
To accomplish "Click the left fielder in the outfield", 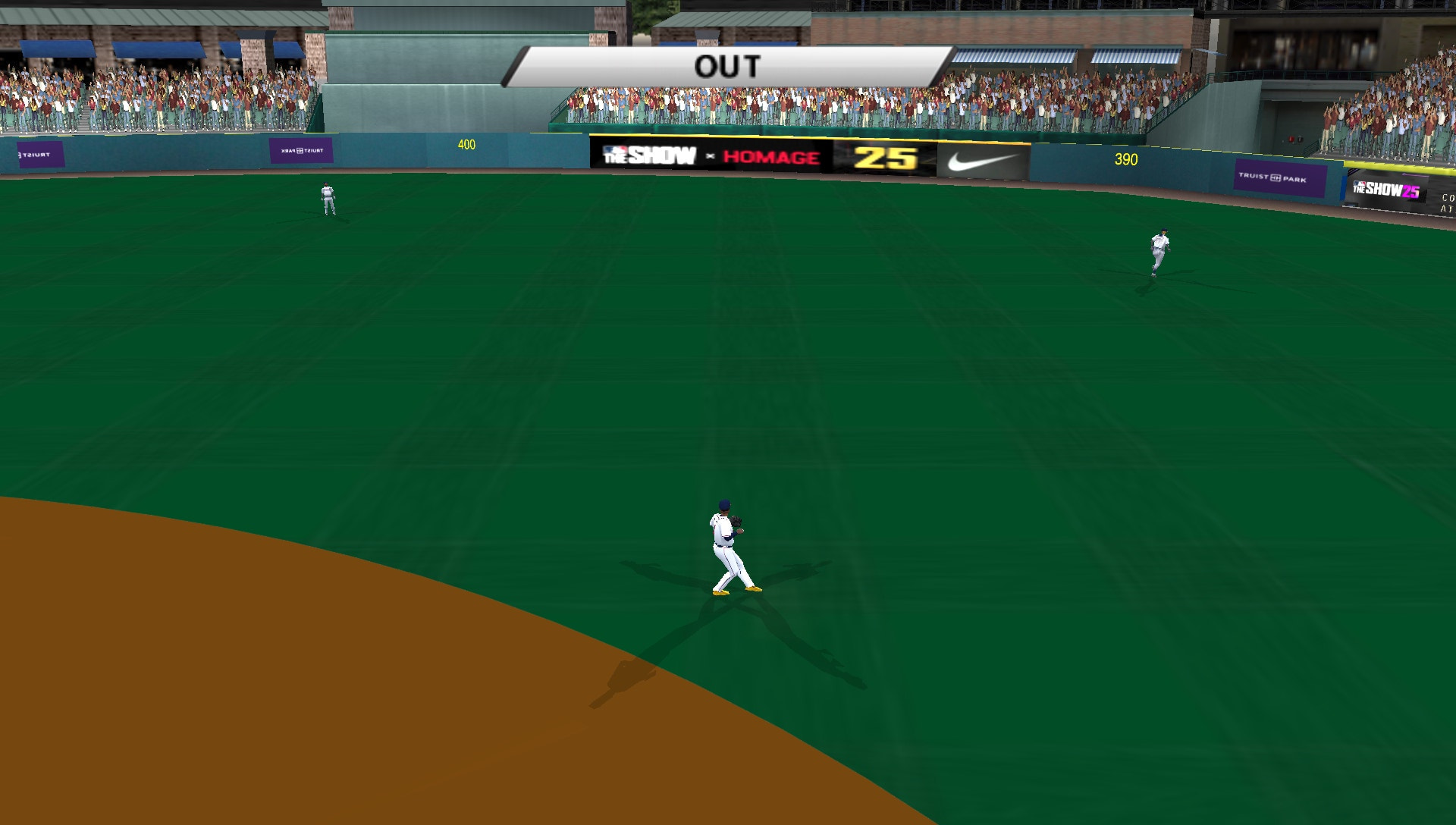I will [326, 199].
